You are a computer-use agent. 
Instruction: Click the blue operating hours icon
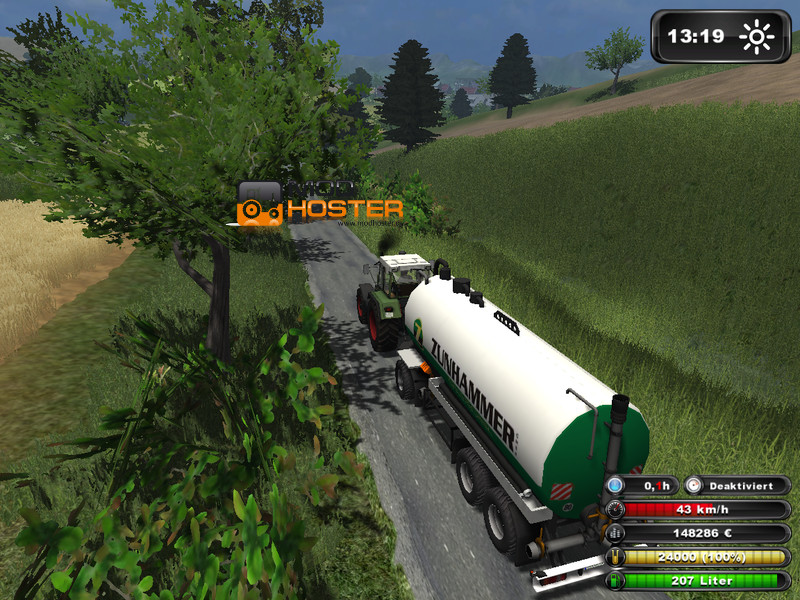616,486
